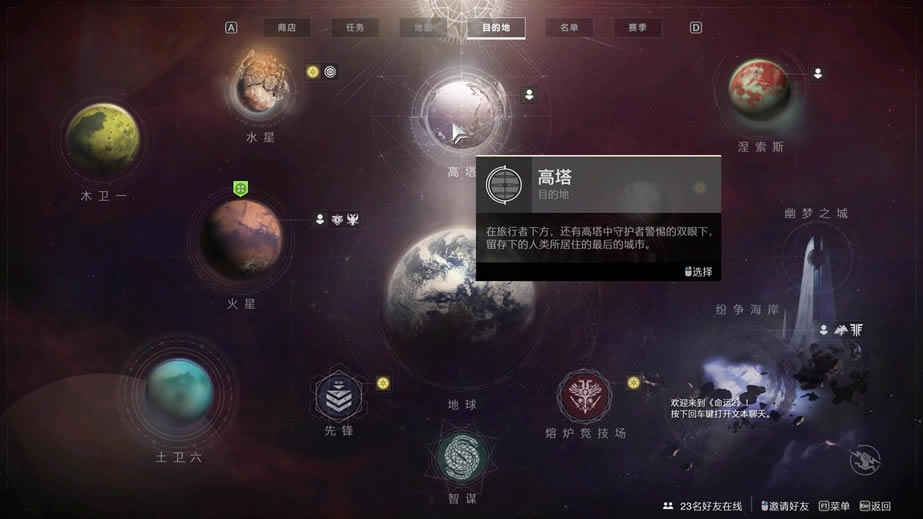Select the 目的地 tab

click(495, 28)
